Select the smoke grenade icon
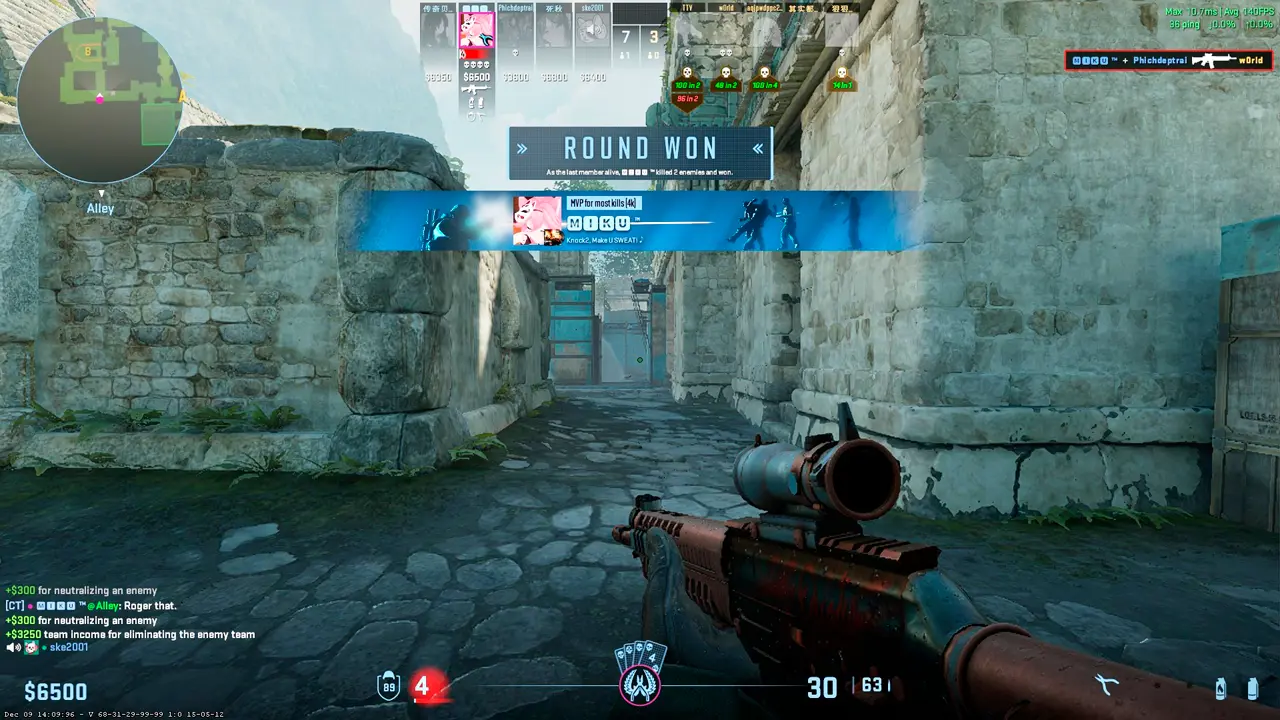This screenshot has height=720, width=1280. coord(1252,688)
